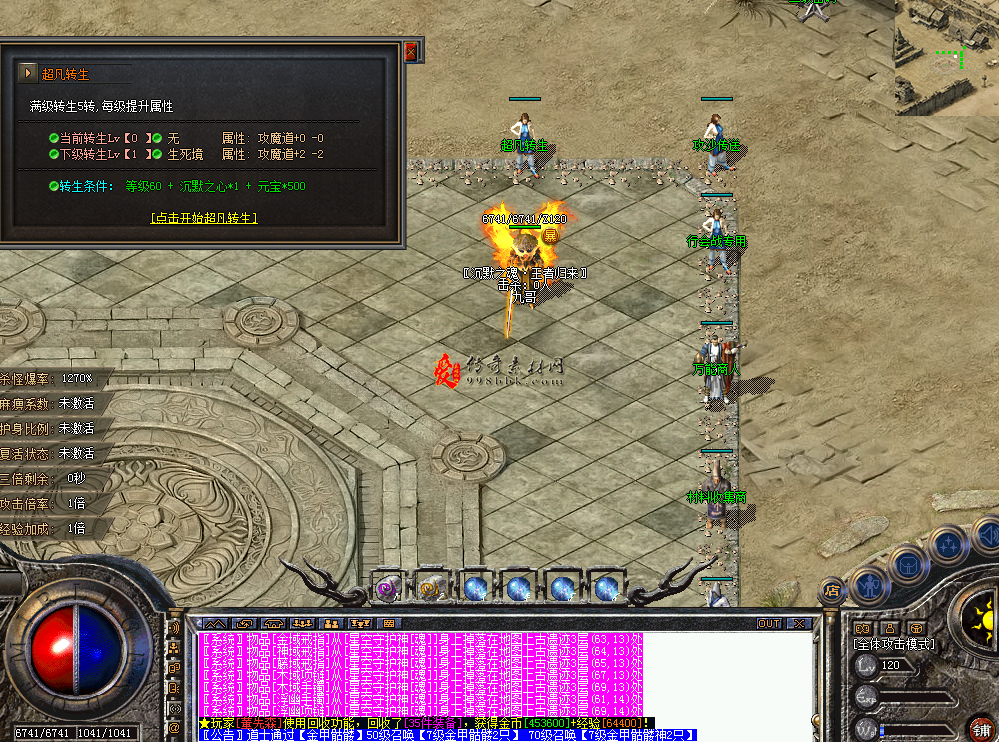Close the 超凡转生 dialog window
The width and height of the screenshot is (999, 742).
point(411,52)
